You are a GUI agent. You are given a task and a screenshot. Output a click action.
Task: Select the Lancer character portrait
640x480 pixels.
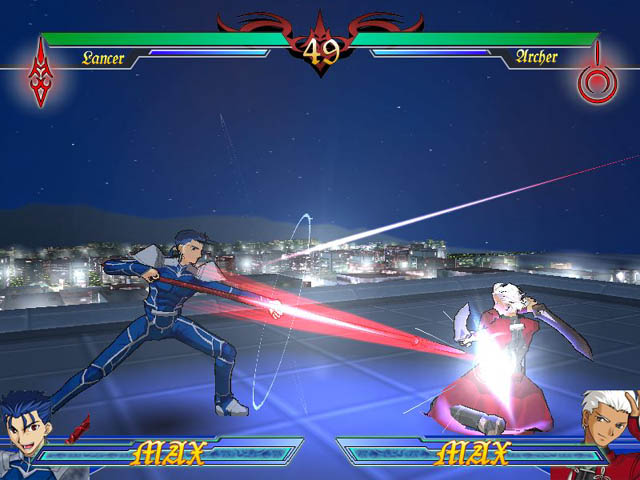(28, 432)
